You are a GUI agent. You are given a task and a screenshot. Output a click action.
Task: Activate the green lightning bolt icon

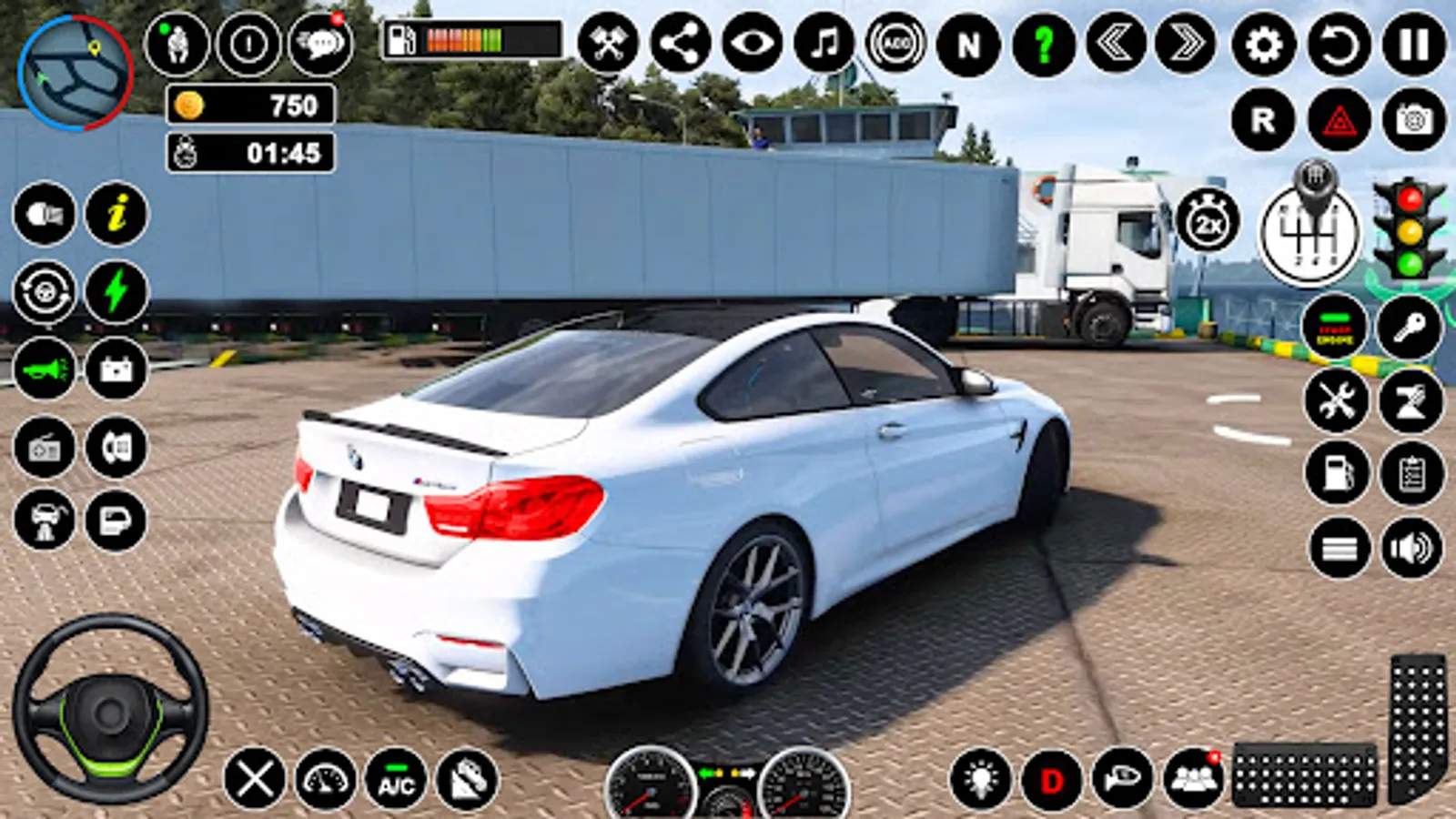(116, 292)
